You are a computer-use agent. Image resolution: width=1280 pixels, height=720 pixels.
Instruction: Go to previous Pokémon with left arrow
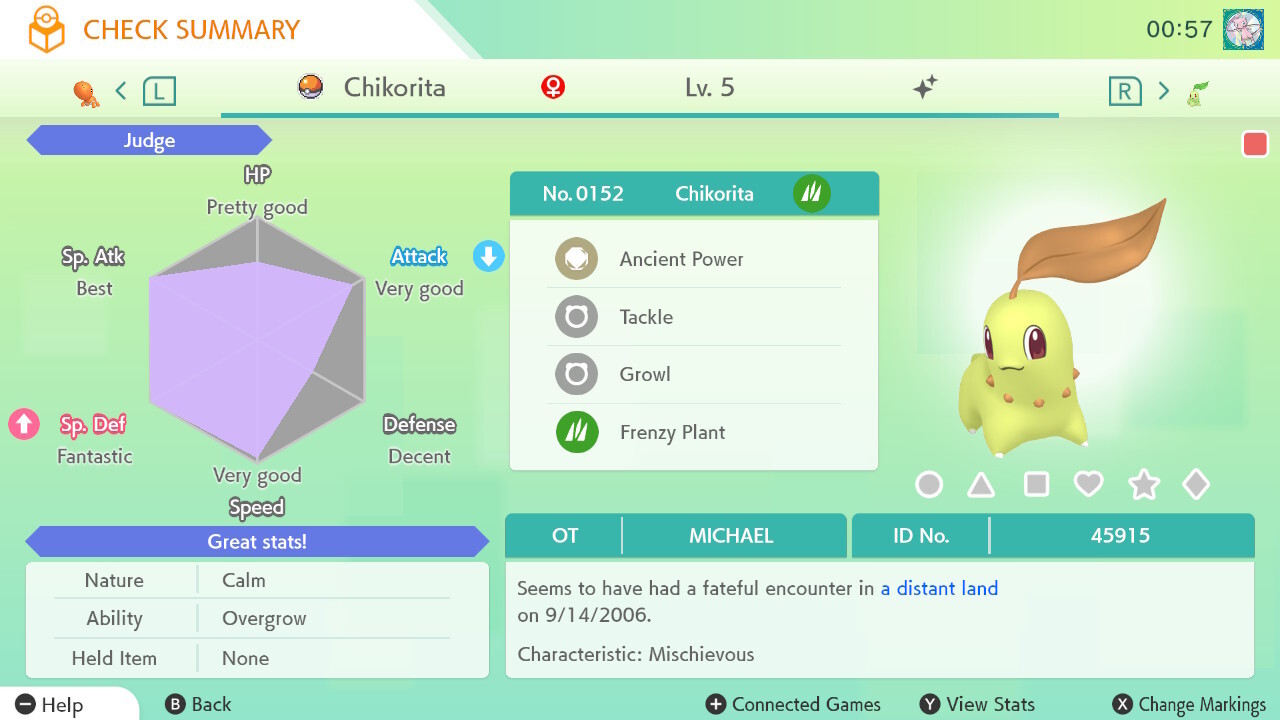[x=121, y=91]
